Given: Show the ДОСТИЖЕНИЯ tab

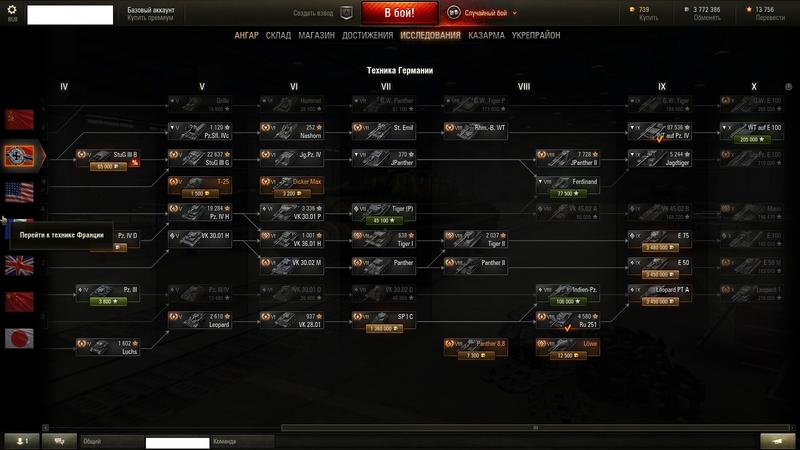Looking at the screenshot, I should coord(367,35).
